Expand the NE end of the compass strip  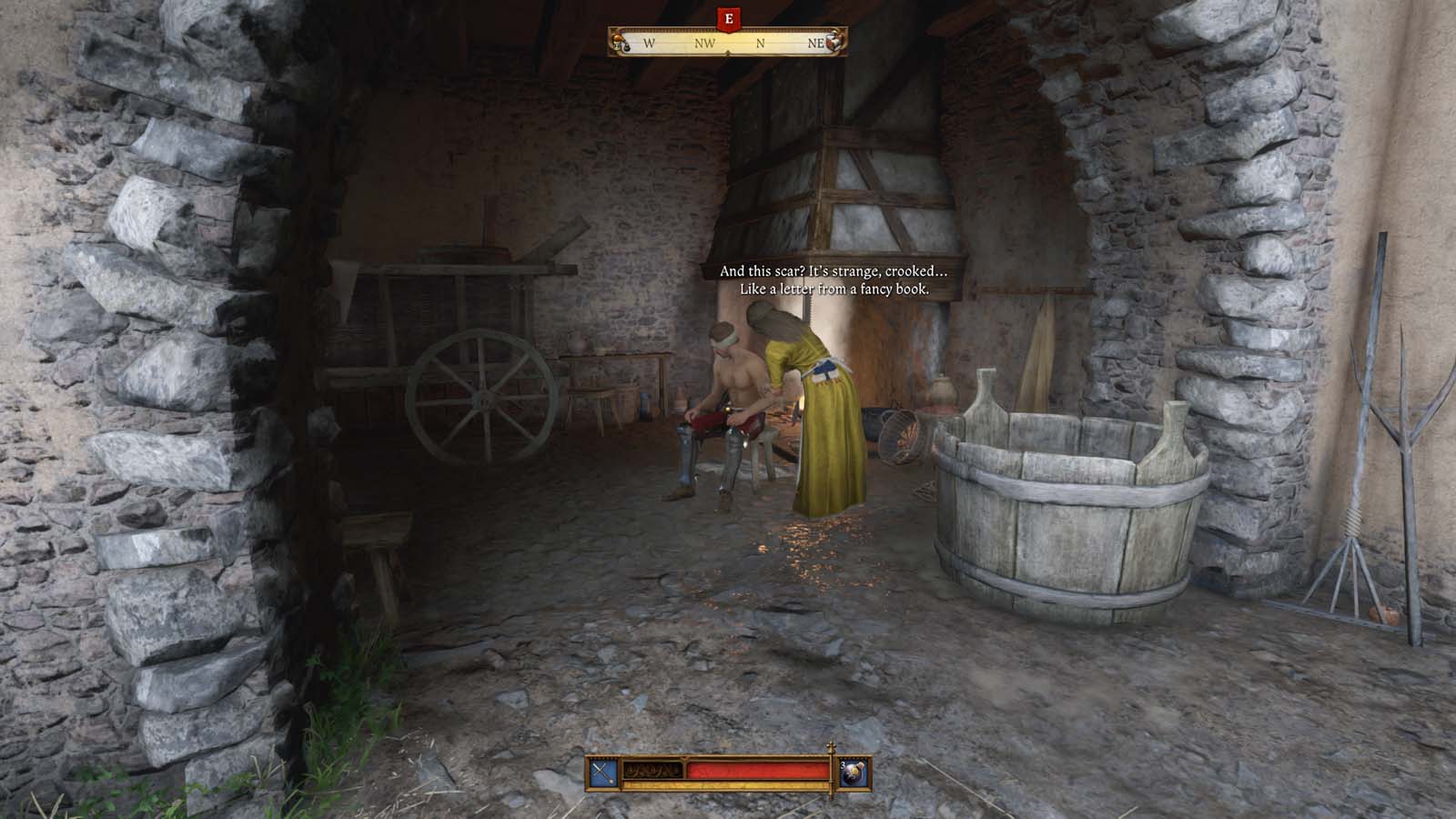816,43
